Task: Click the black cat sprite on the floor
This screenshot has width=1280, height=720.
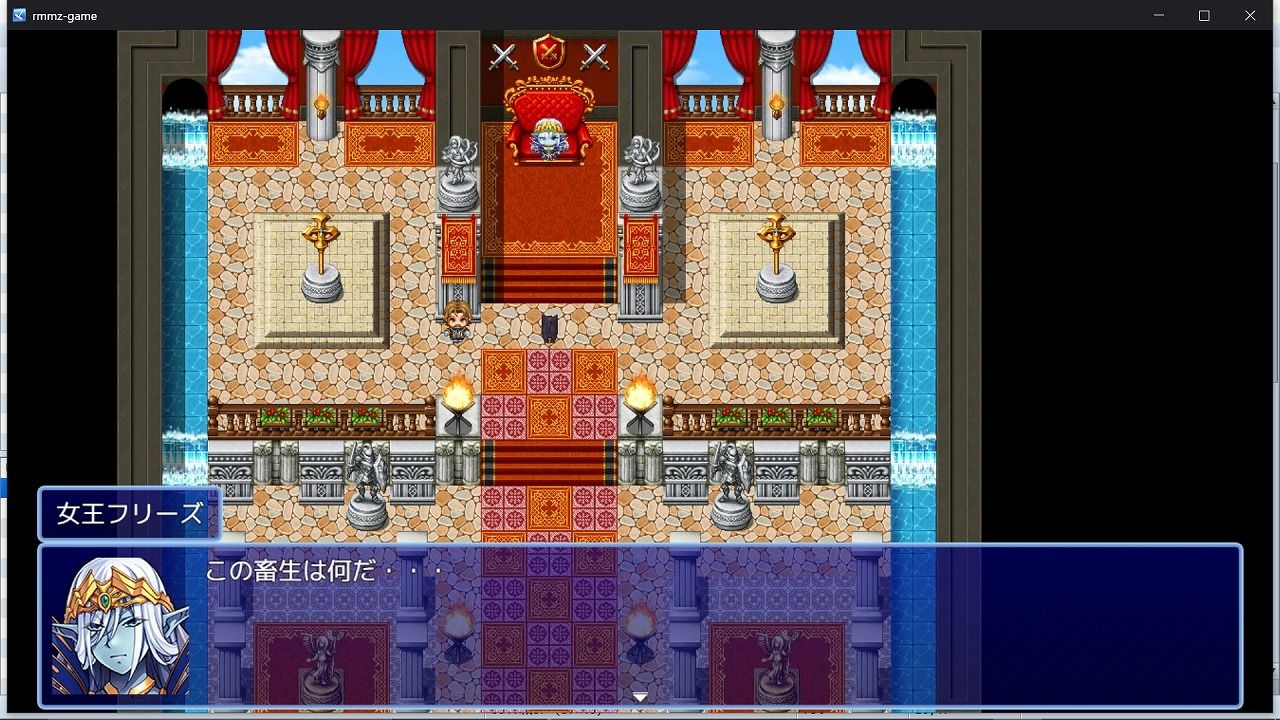Action: (x=549, y=325)
